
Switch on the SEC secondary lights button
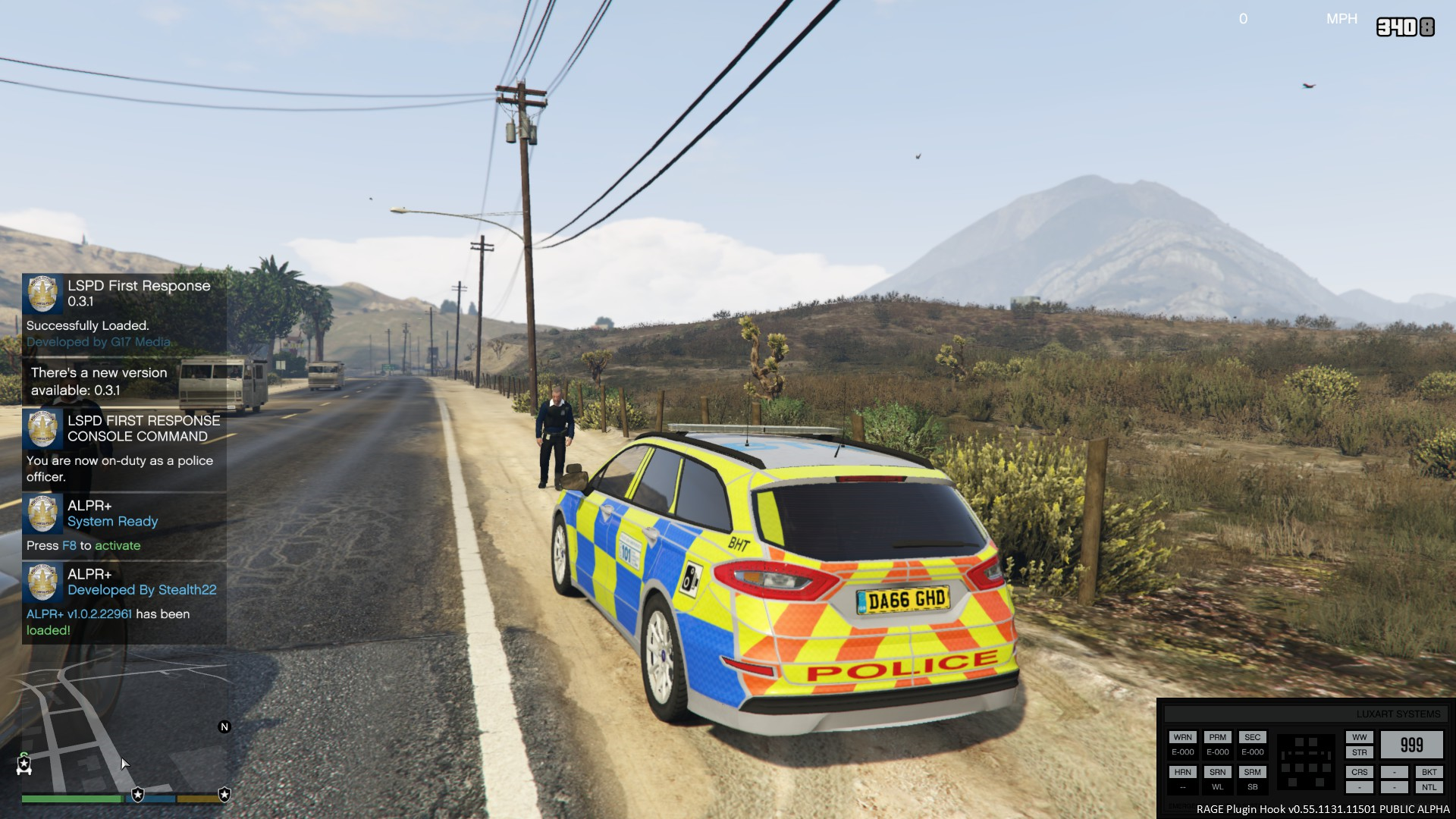tap(1252, 737)
